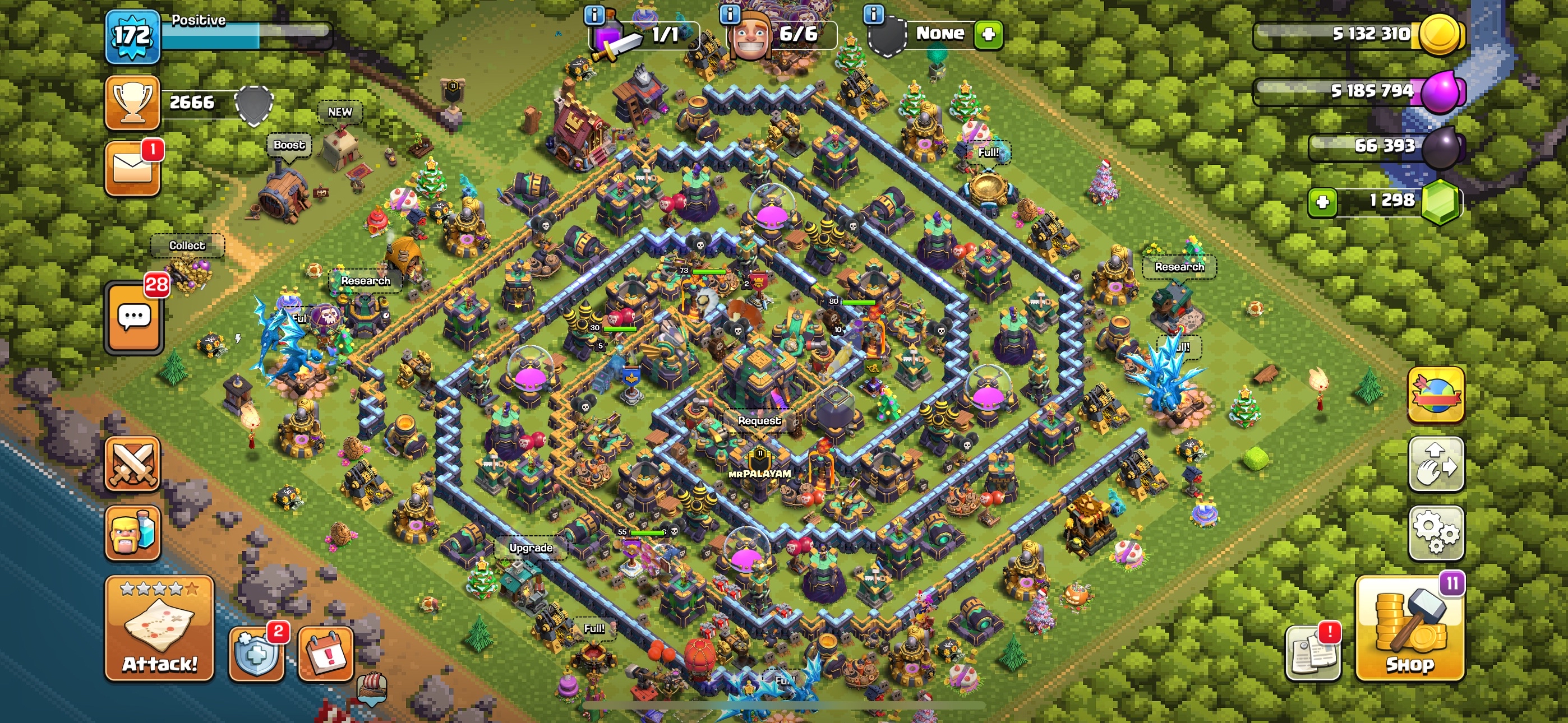
Task: Open the shield status button
Action: point(256,654)
